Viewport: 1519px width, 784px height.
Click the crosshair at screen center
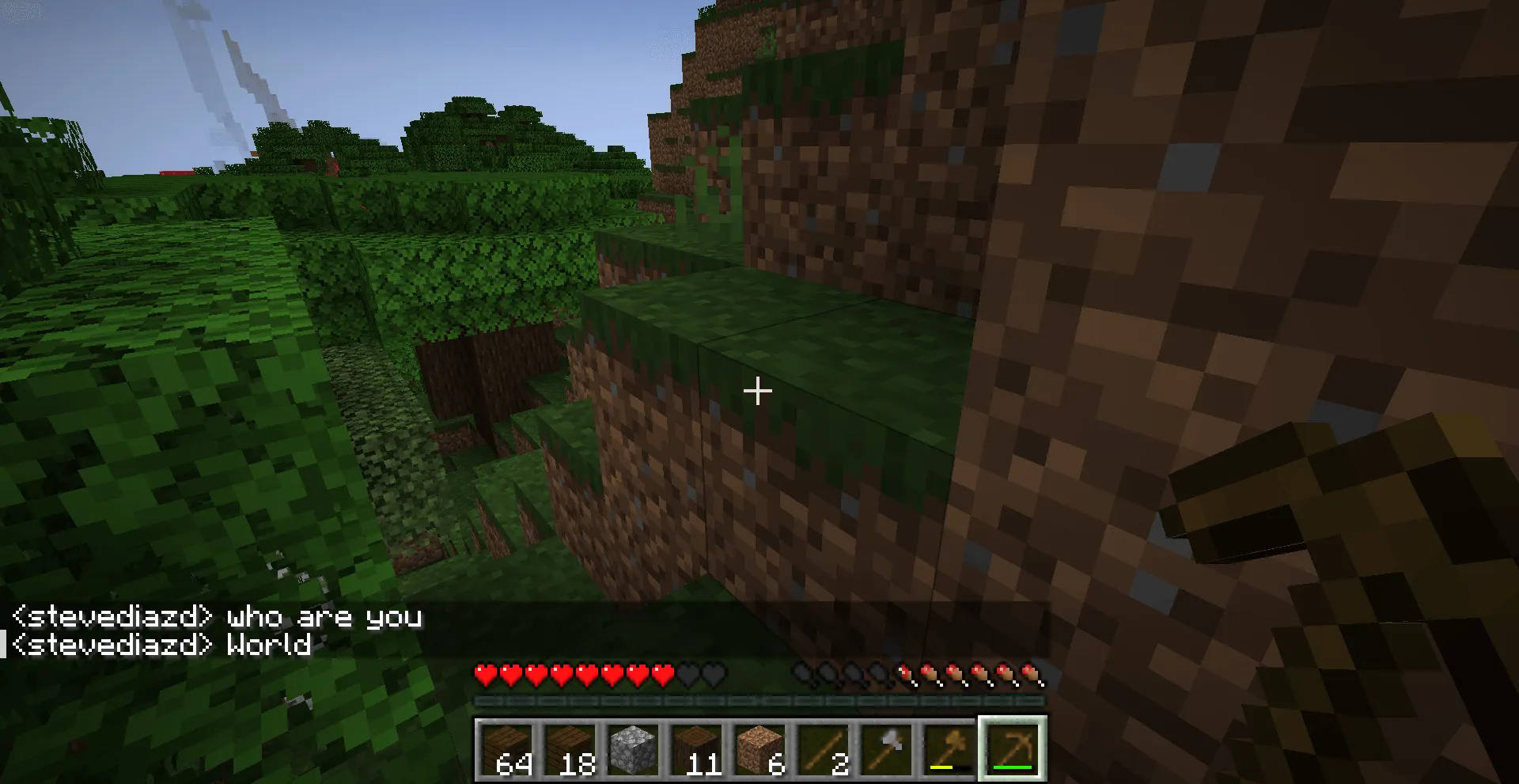pyautogui.click(x=757, y=391)
